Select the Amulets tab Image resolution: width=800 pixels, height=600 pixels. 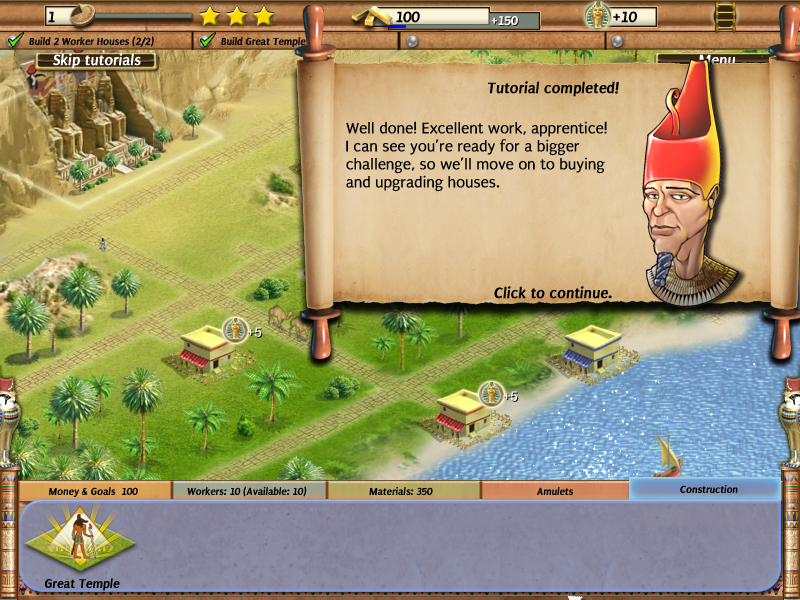[555, 491]
